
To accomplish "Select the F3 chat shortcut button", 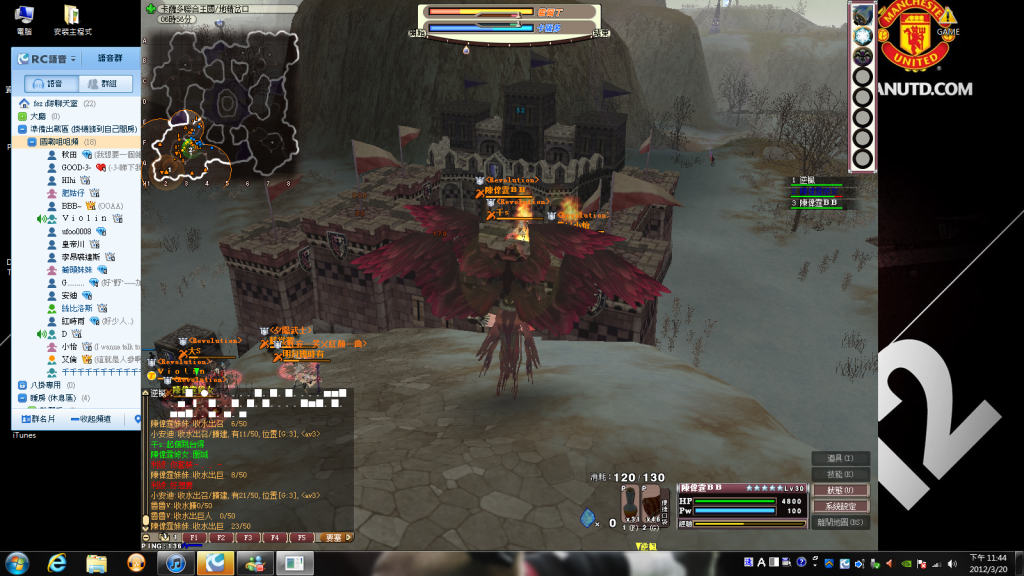I will (x=249, y=537).
